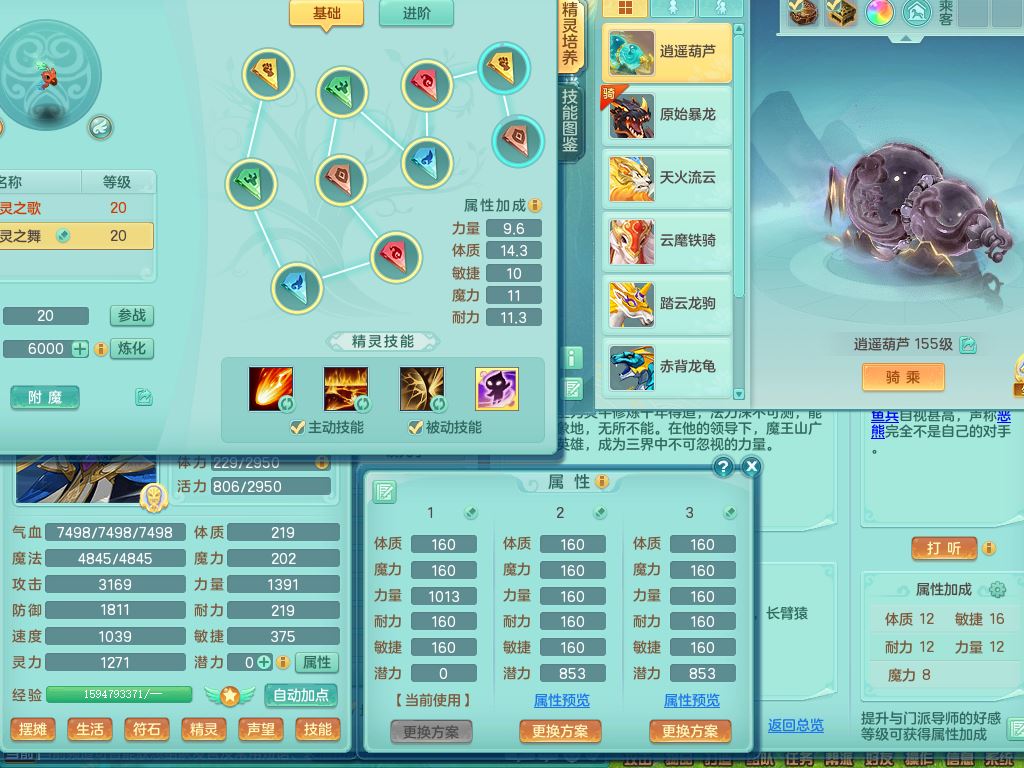
Task: Switch to the 进阶 tab
Action: click(x=416, y=14)
